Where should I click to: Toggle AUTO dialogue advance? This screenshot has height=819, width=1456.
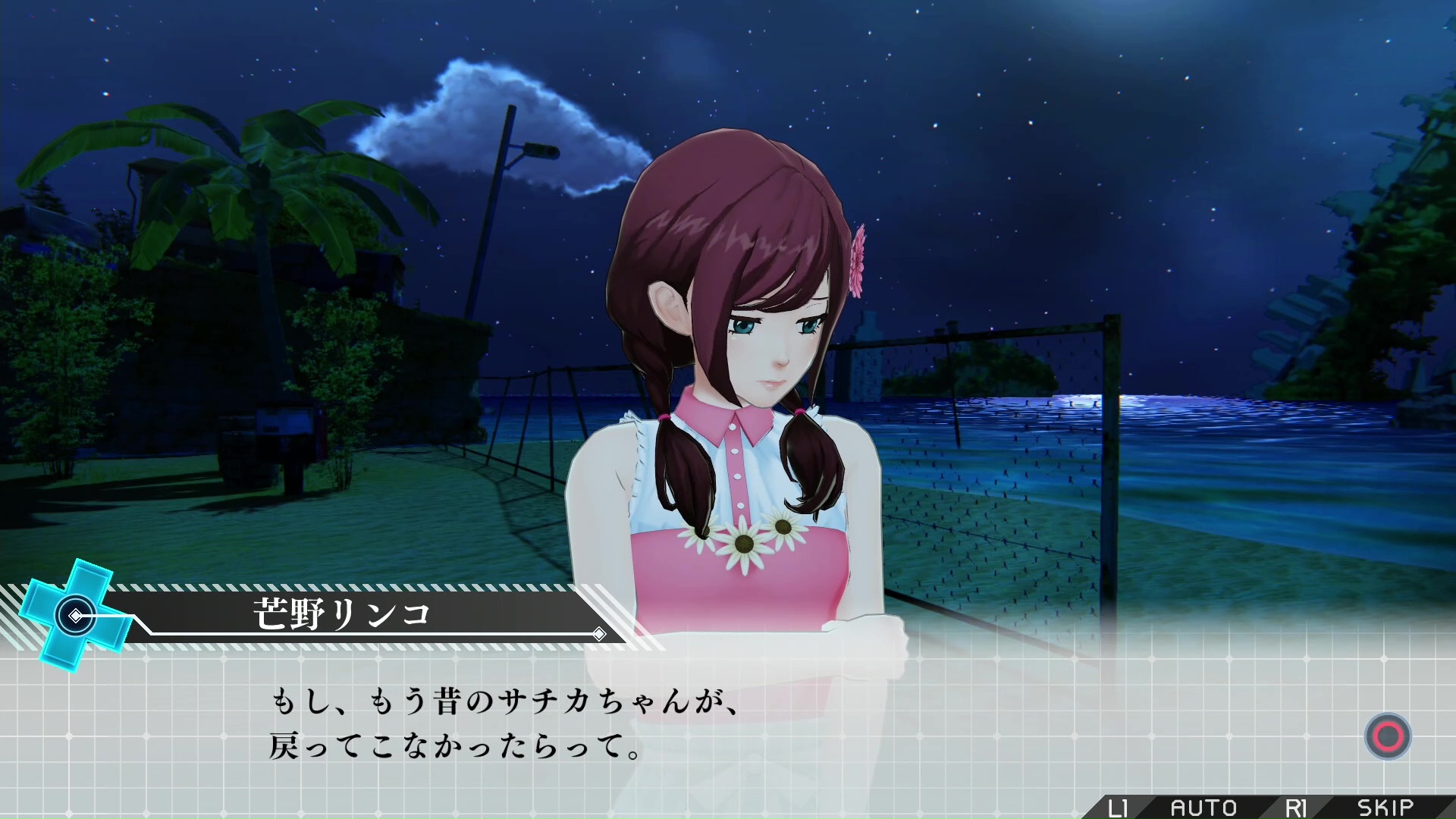[1203, 808]
